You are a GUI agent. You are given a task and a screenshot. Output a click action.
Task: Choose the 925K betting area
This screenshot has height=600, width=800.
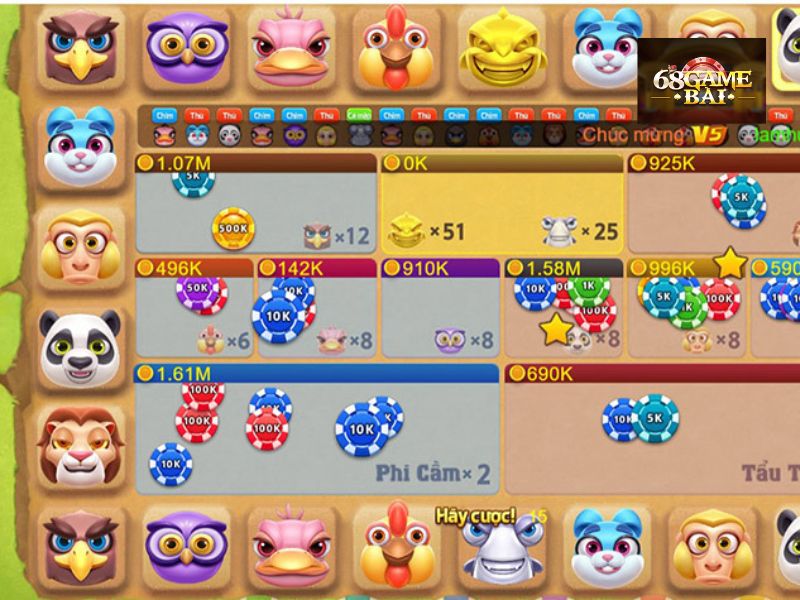coord(712,212)
